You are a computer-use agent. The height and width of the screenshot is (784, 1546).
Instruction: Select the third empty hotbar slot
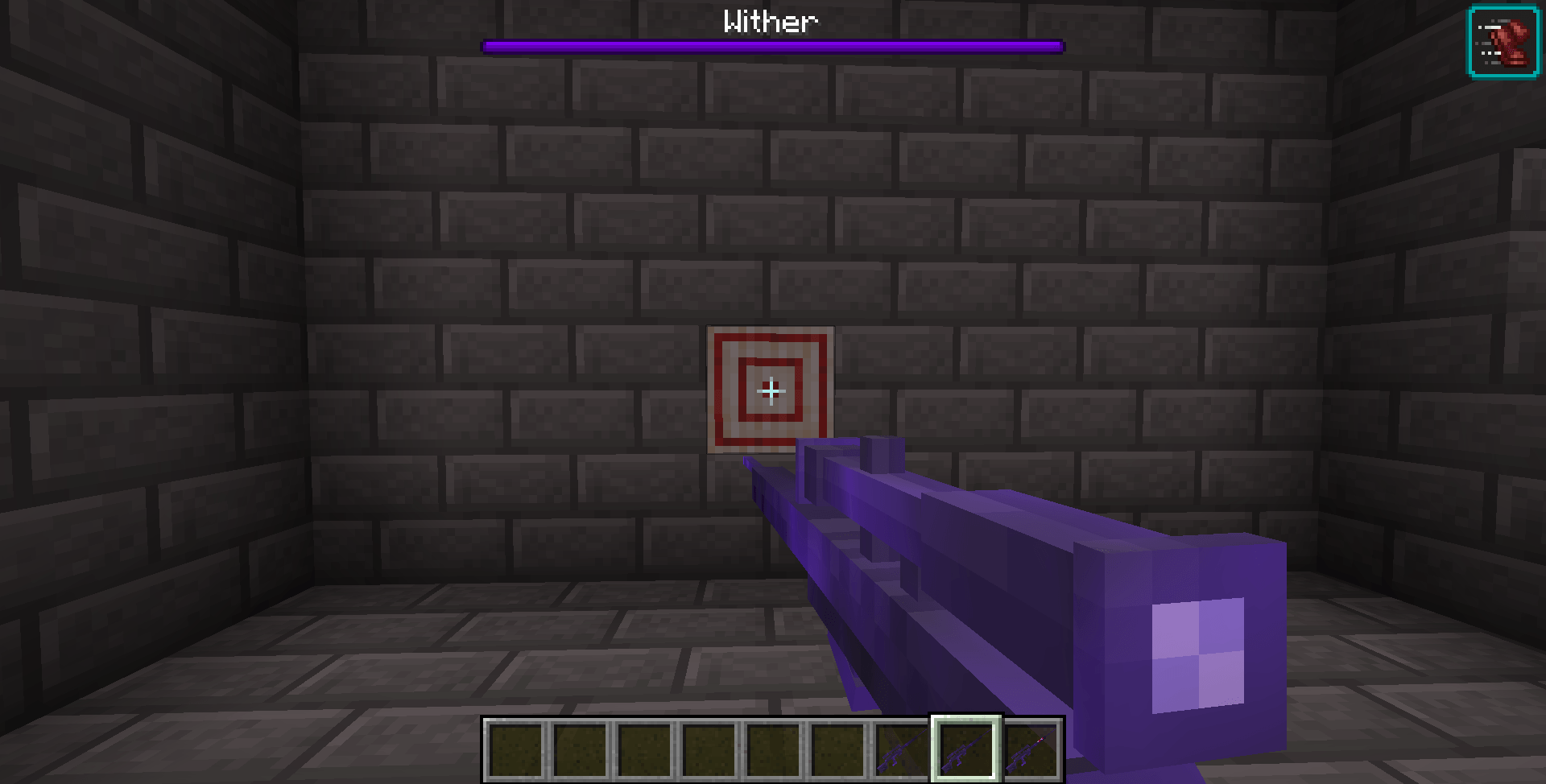point(646,749)
